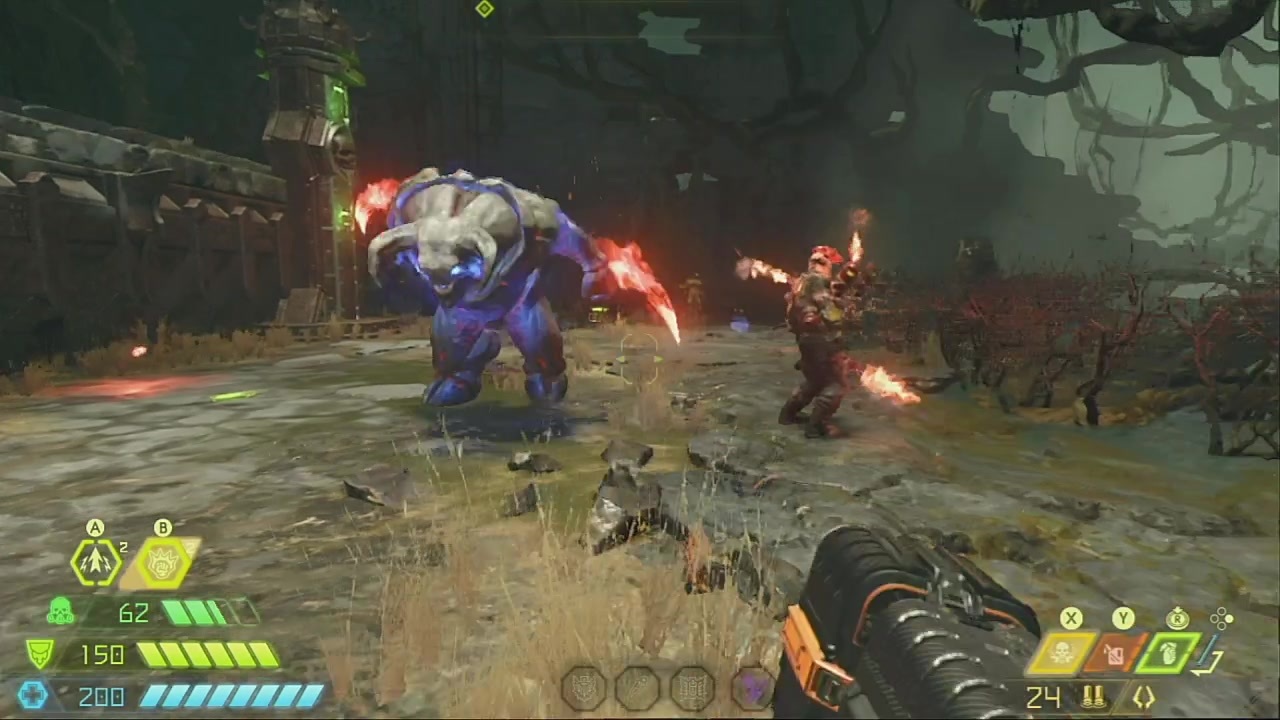The height and width of the screenshot is (720, 1280).
Task: Click the X controller button prompt
Action: pyautogui.click(x=1070, y=618)
